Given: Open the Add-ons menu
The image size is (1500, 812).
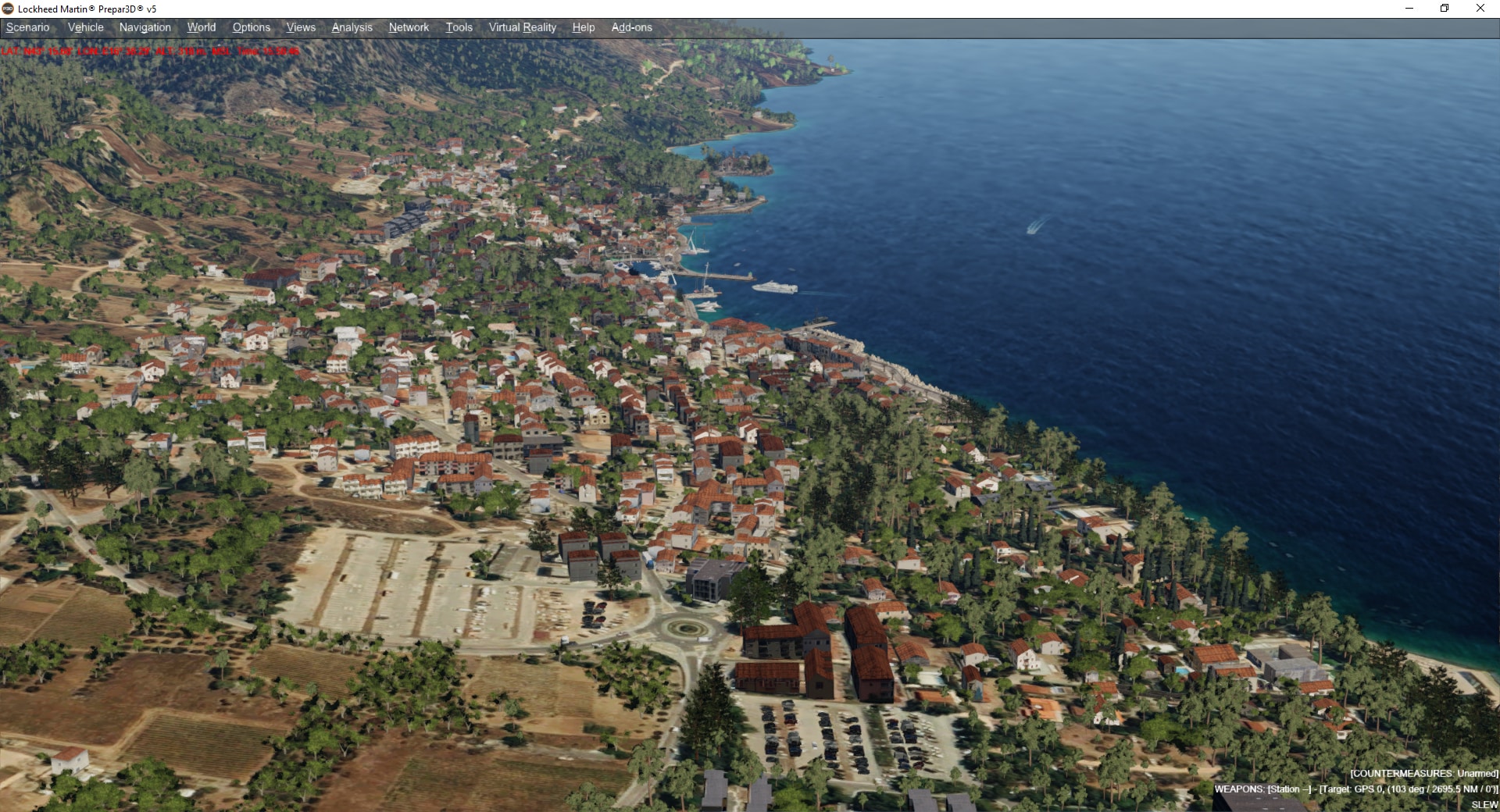Looking at the screenshot, I should 631,27.
